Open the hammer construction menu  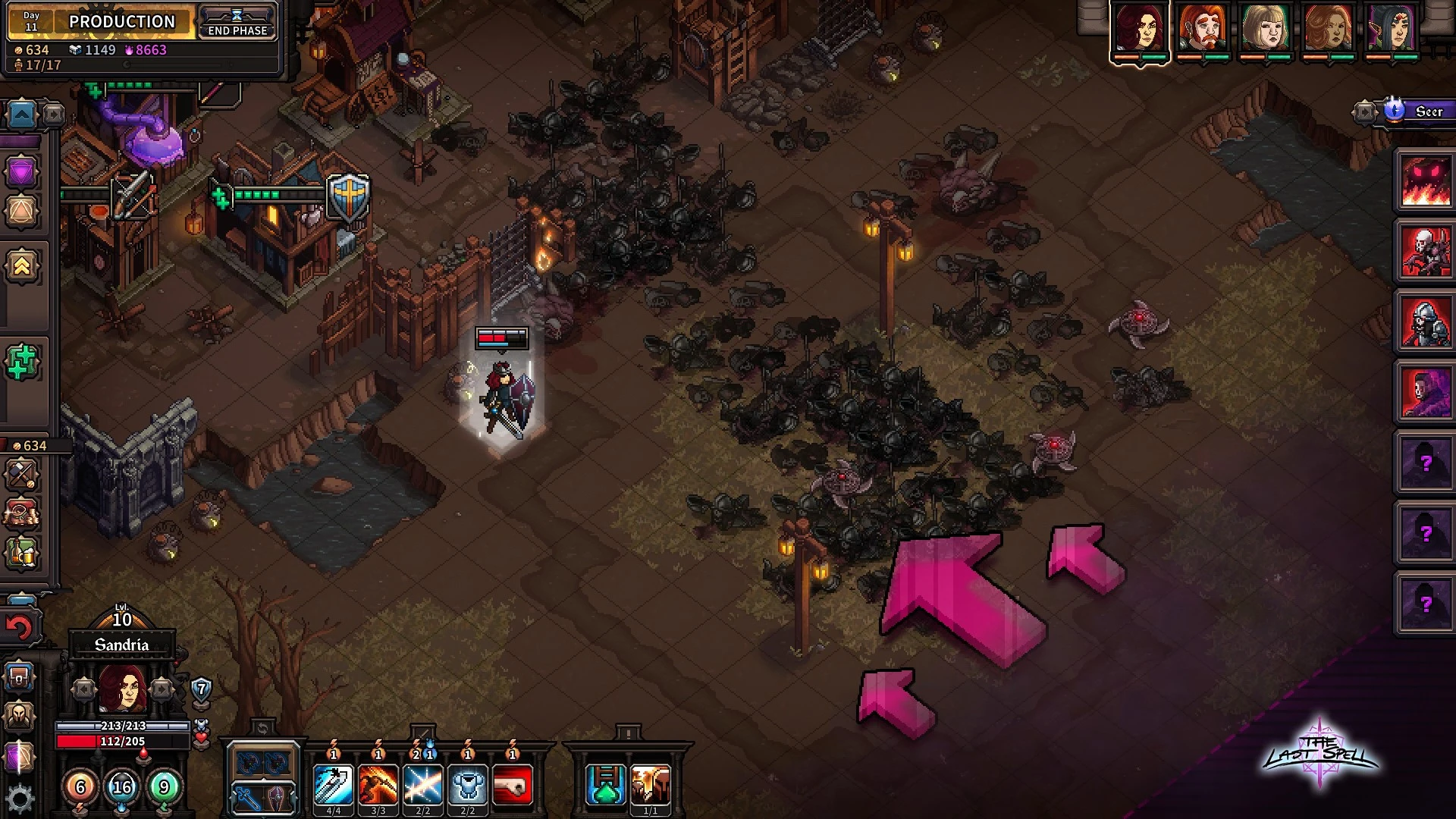click(20, 475)
